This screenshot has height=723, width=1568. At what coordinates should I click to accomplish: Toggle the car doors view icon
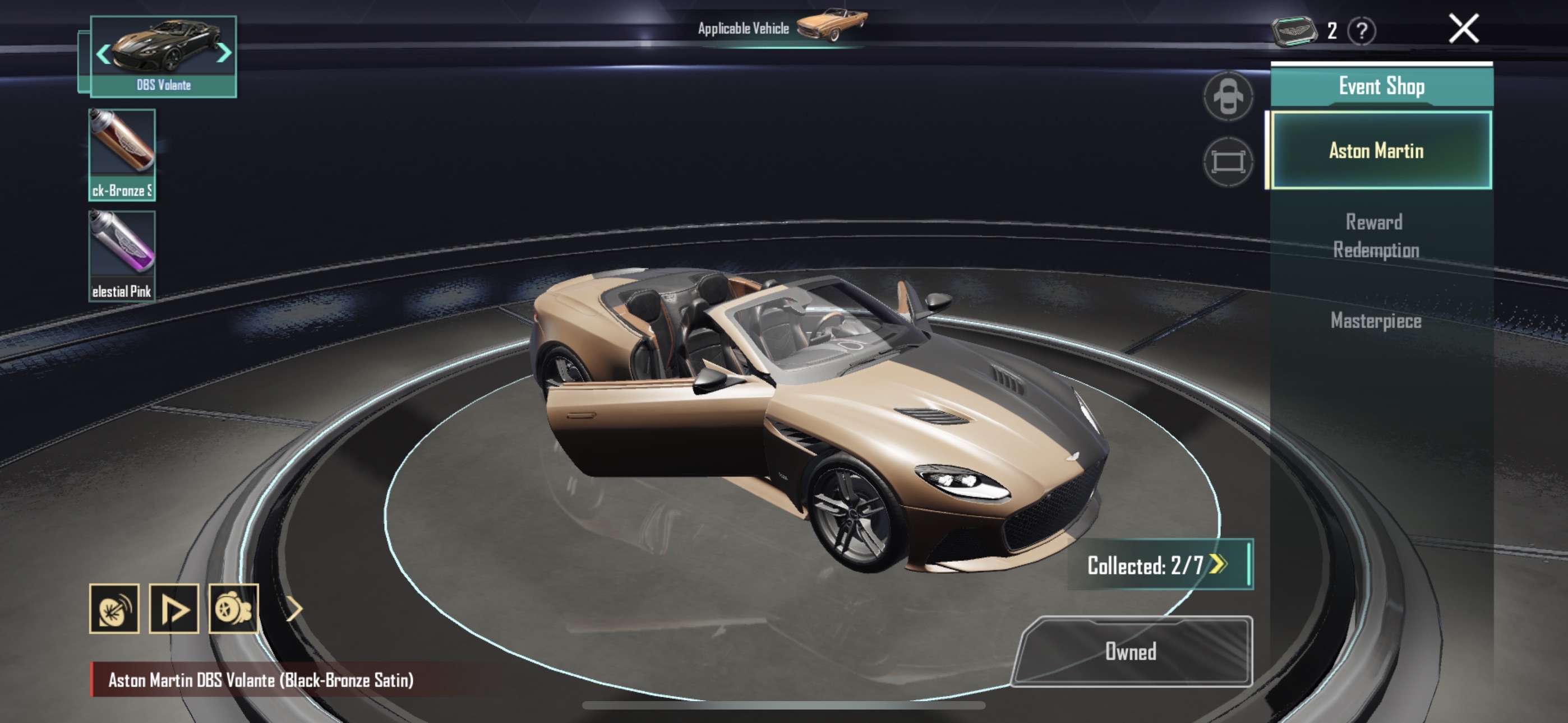(1228, 96)
